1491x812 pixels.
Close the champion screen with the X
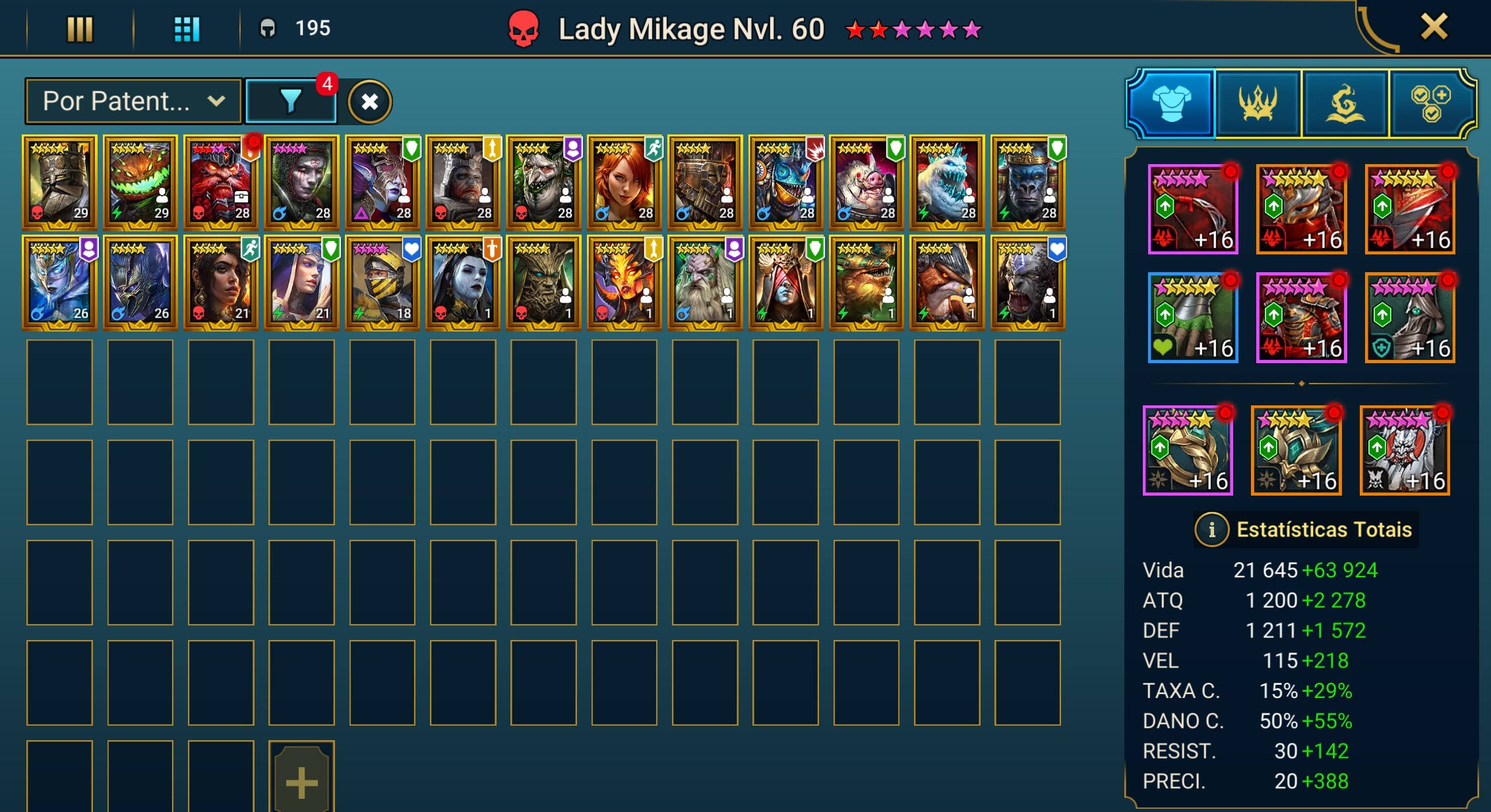tap(1434, 28)
